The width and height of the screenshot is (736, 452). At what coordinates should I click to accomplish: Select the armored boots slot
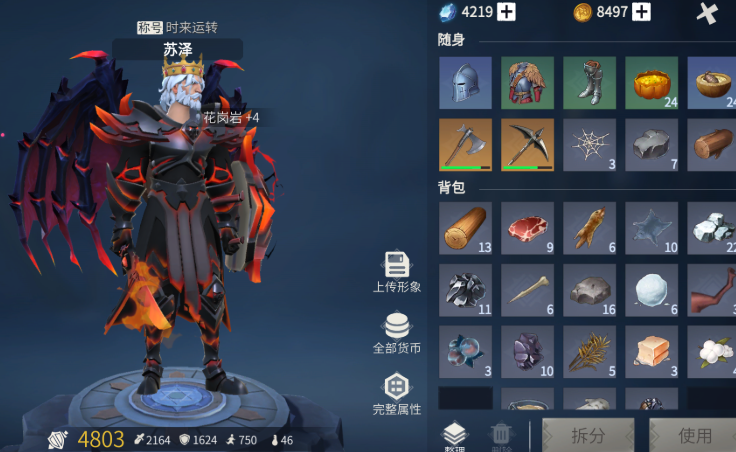click(x=589, y=82)
